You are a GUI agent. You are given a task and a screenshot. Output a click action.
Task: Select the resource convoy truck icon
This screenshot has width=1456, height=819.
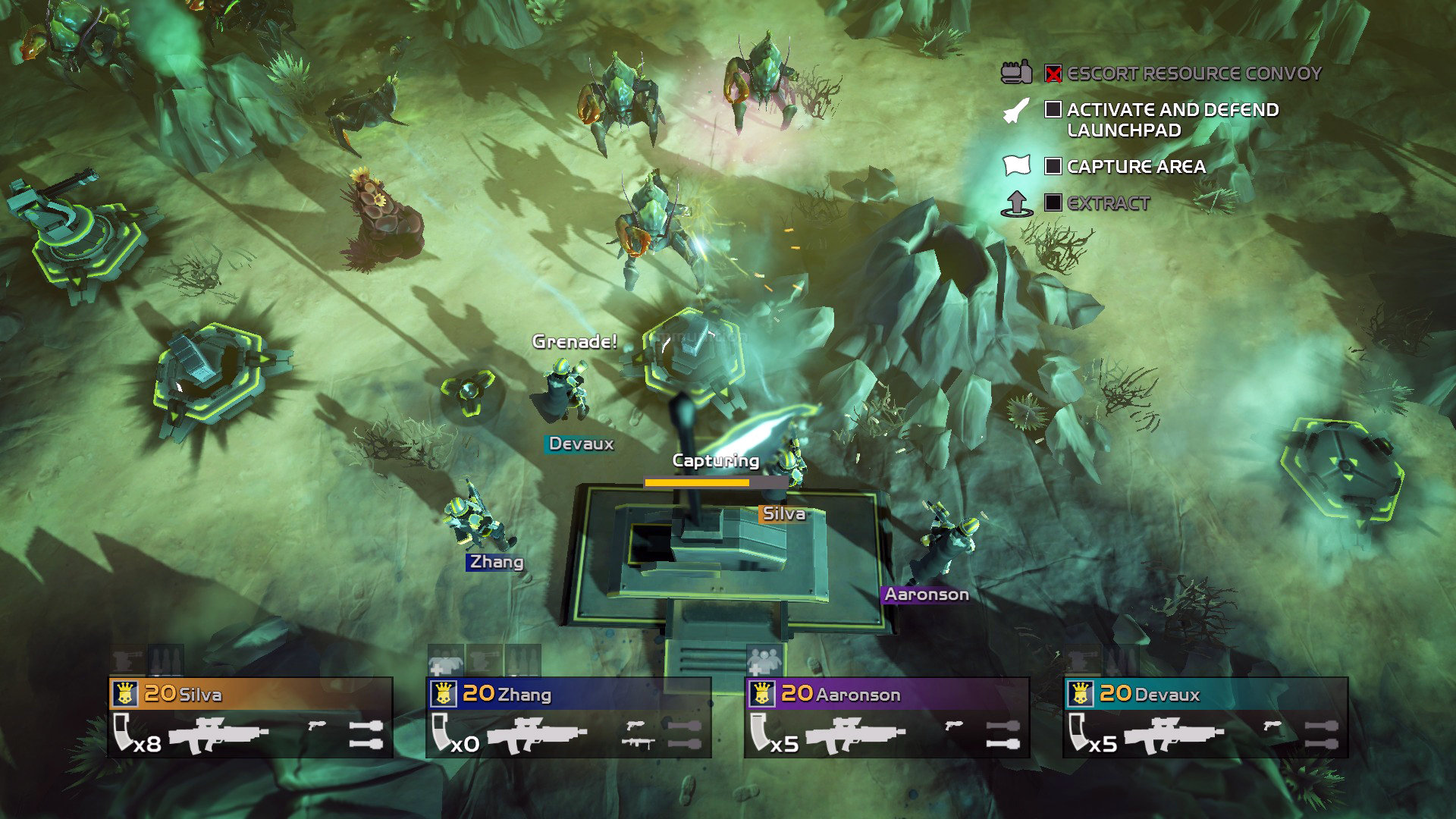(1016, 72)
